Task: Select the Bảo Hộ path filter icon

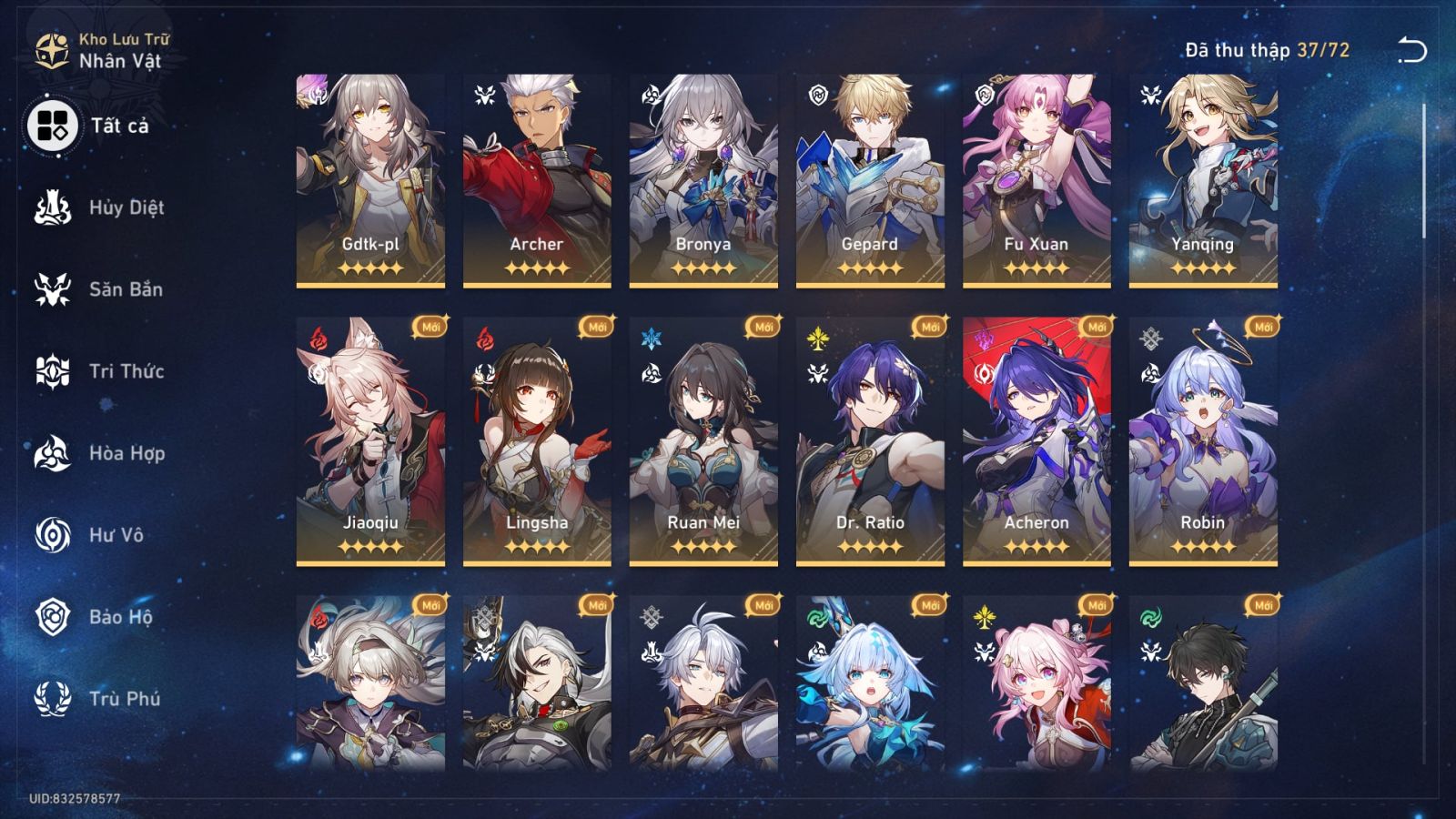Action: pos(51,617)
